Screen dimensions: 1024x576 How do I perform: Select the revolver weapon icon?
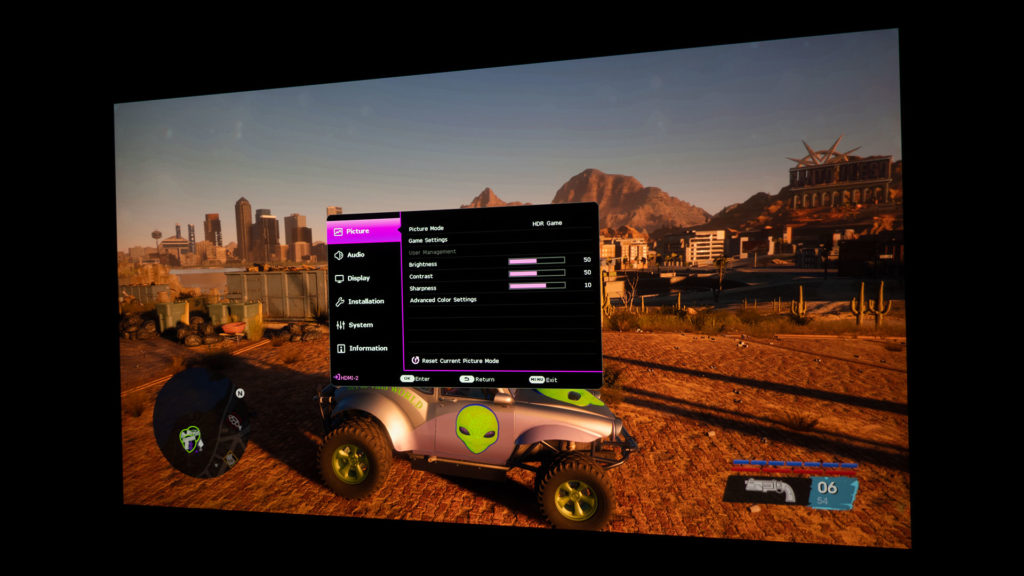[769, 490]
